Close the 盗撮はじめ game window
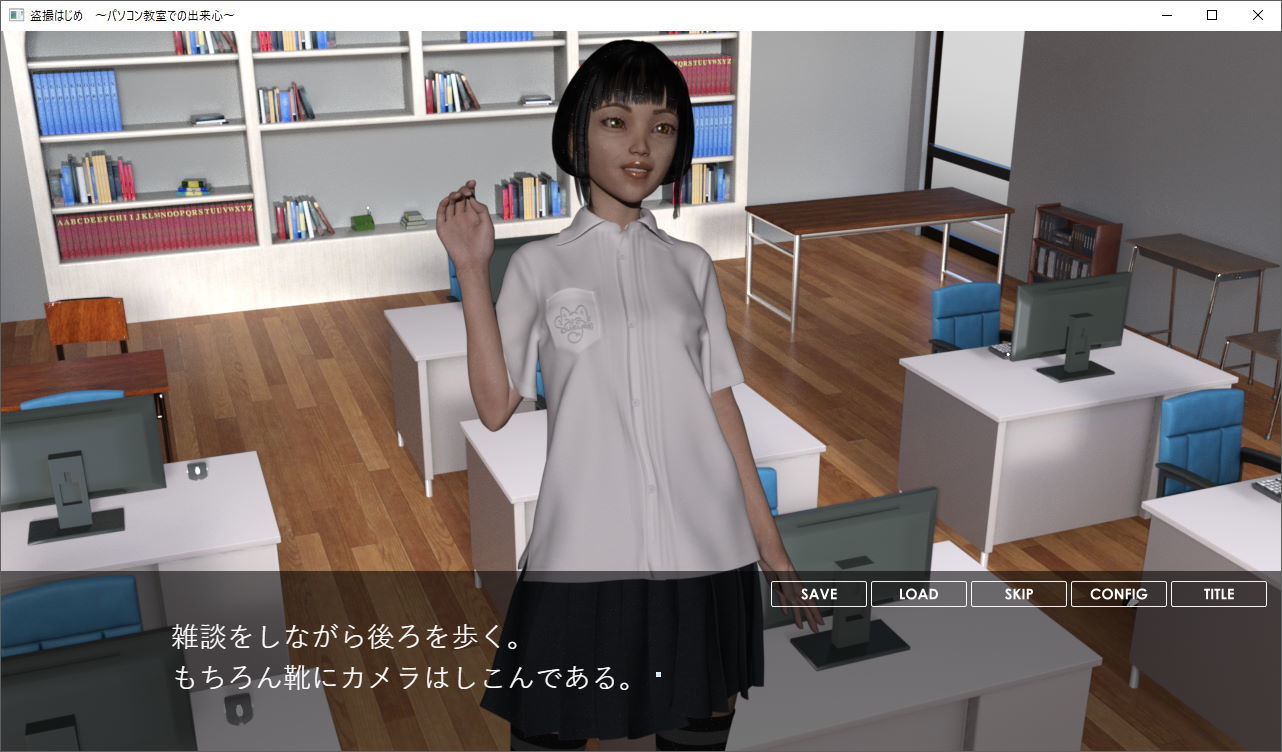1282x752 pixels. click(x=1257, y=15)
